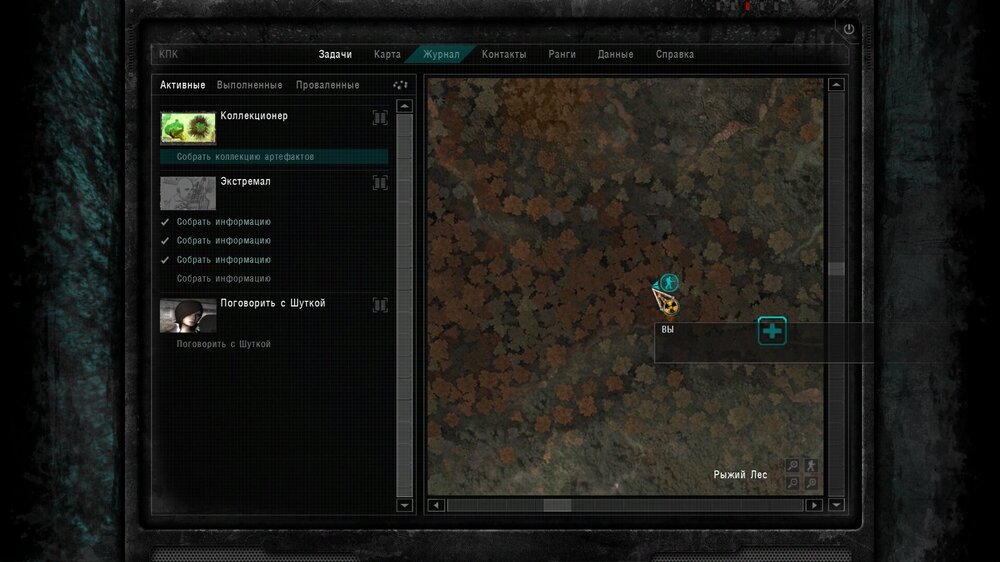Open the Контакты tab
Viewport: 1000px width, 562px height.
(504, 54)
